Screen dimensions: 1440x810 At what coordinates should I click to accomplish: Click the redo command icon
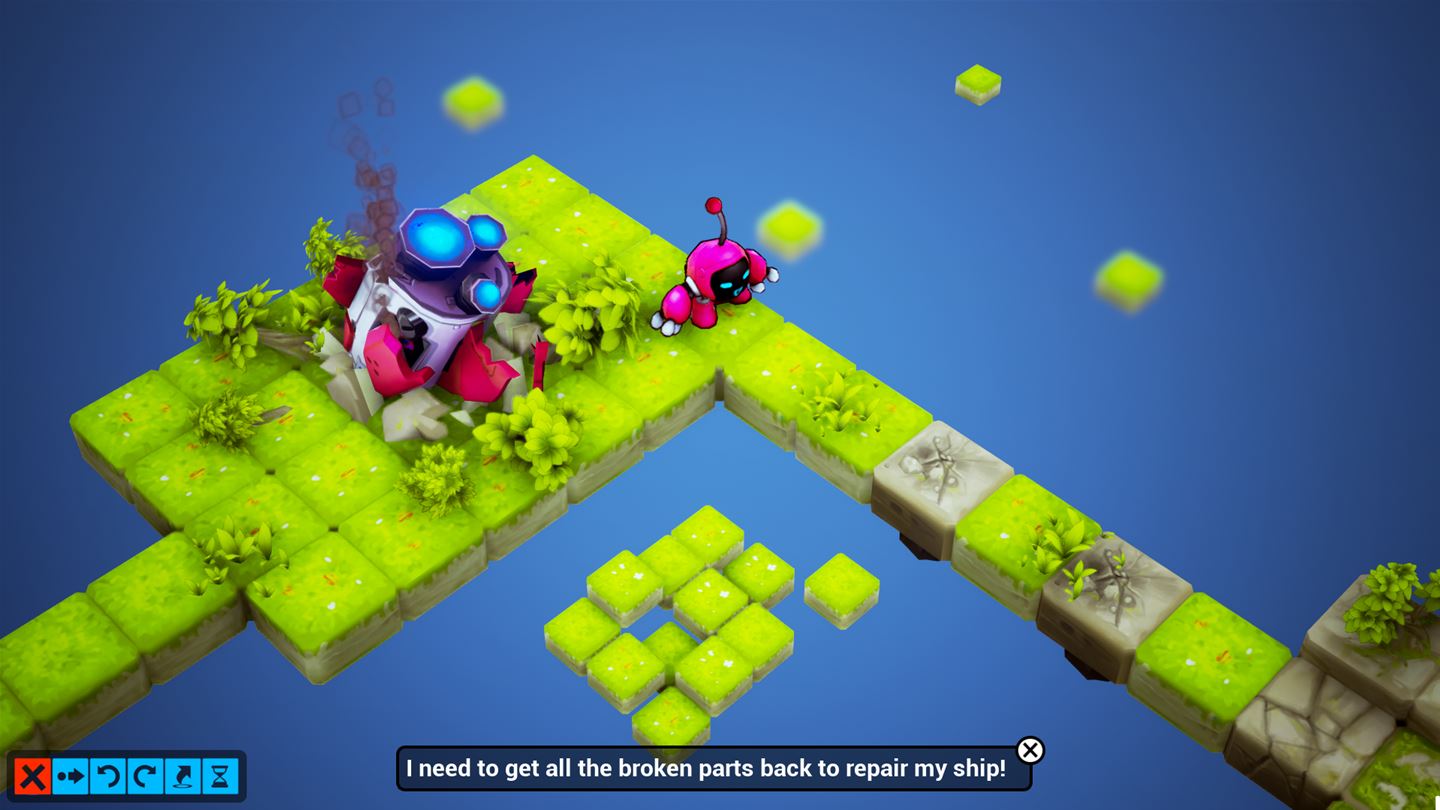coord(145,776)
